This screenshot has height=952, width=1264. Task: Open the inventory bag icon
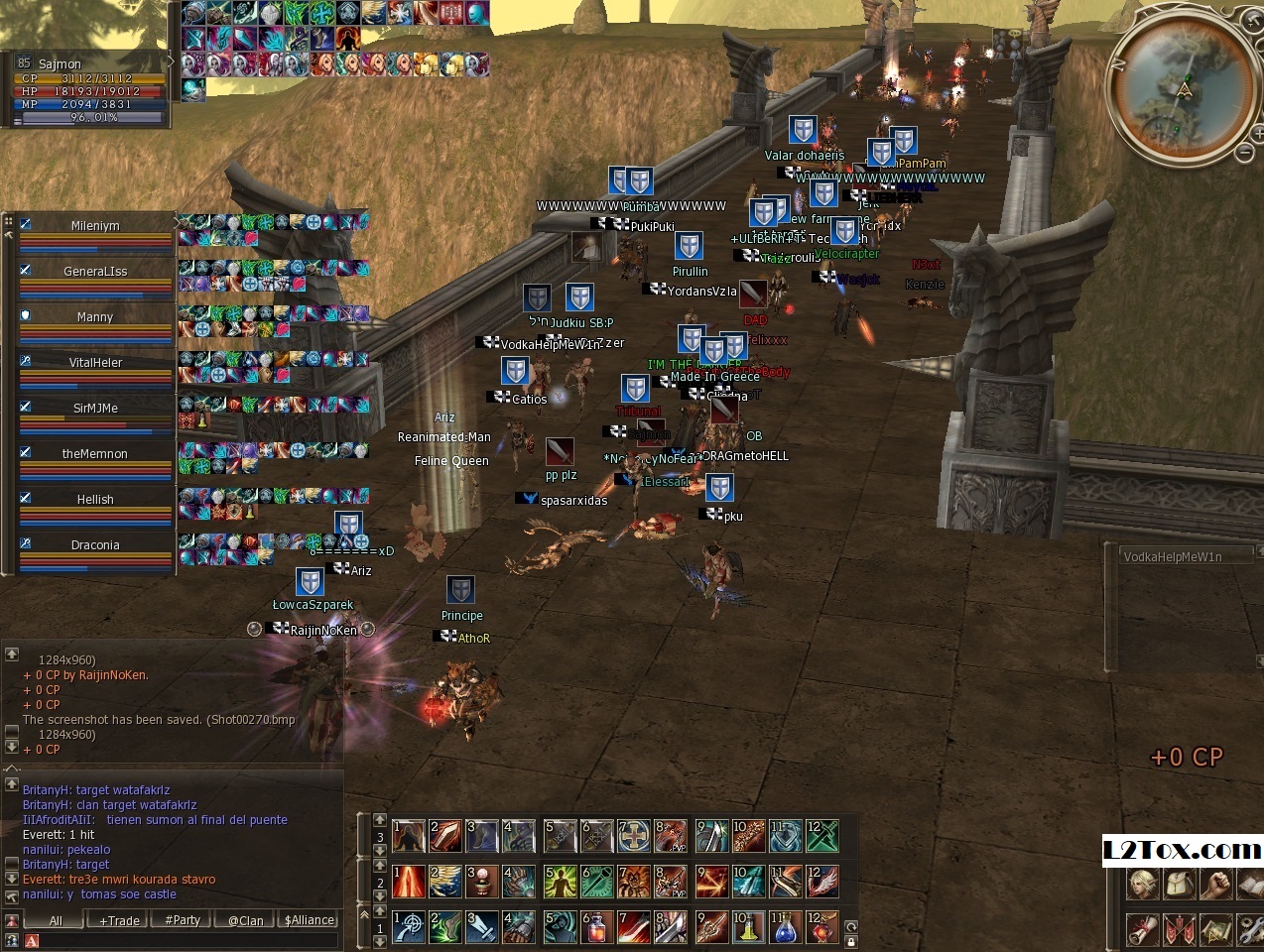1181,884
